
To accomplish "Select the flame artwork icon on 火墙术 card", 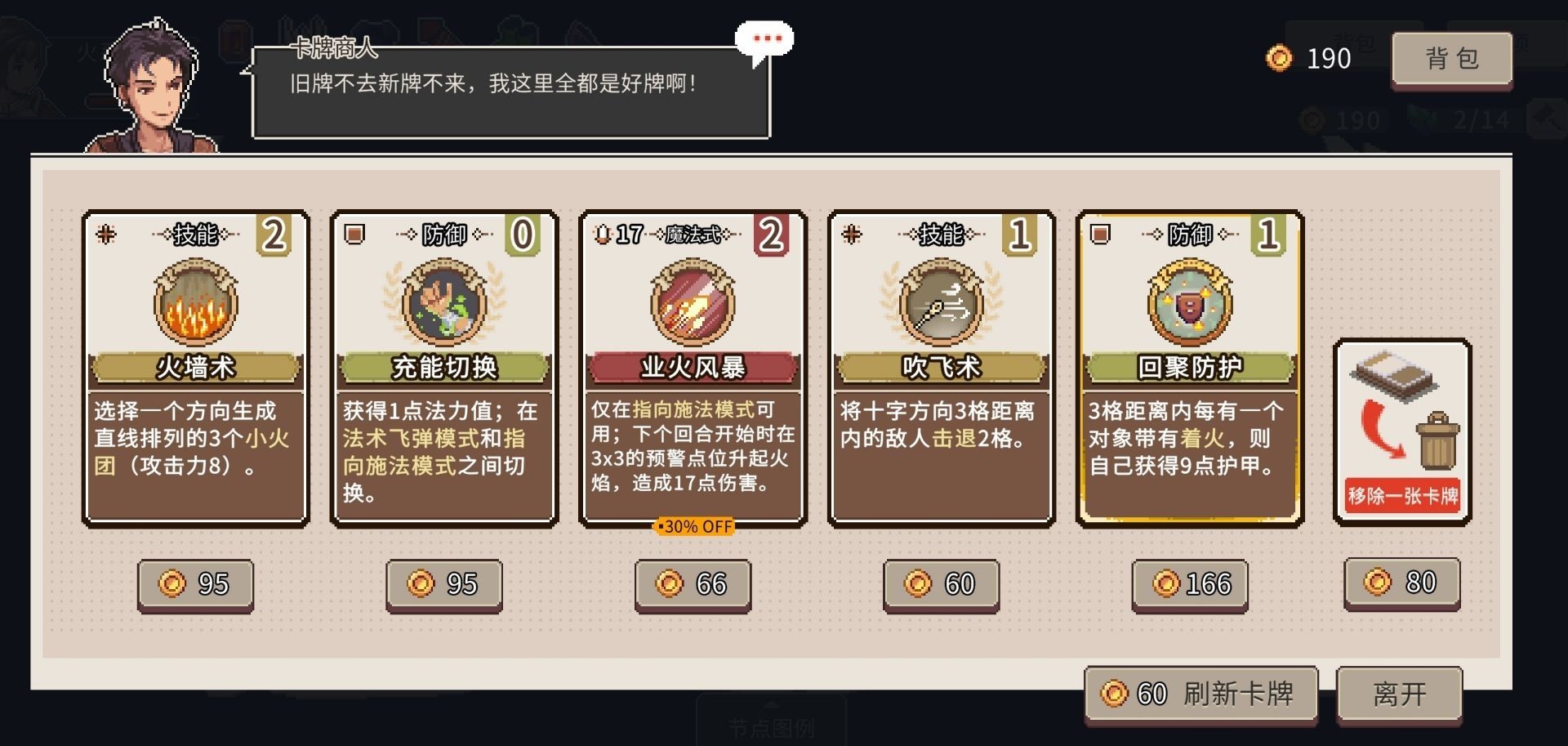I will coord(194,304).
